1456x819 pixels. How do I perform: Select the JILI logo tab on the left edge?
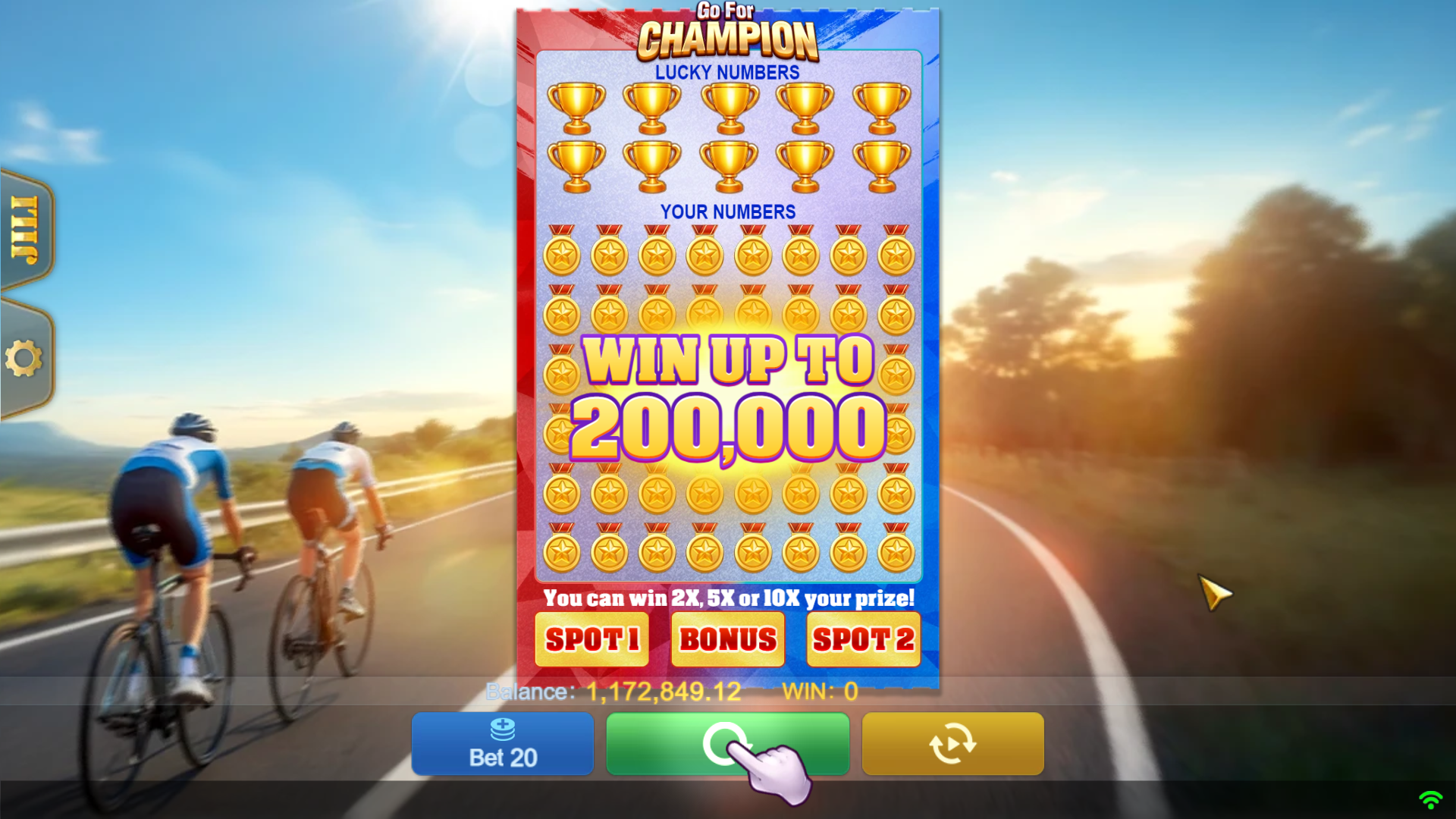[23, 227]
